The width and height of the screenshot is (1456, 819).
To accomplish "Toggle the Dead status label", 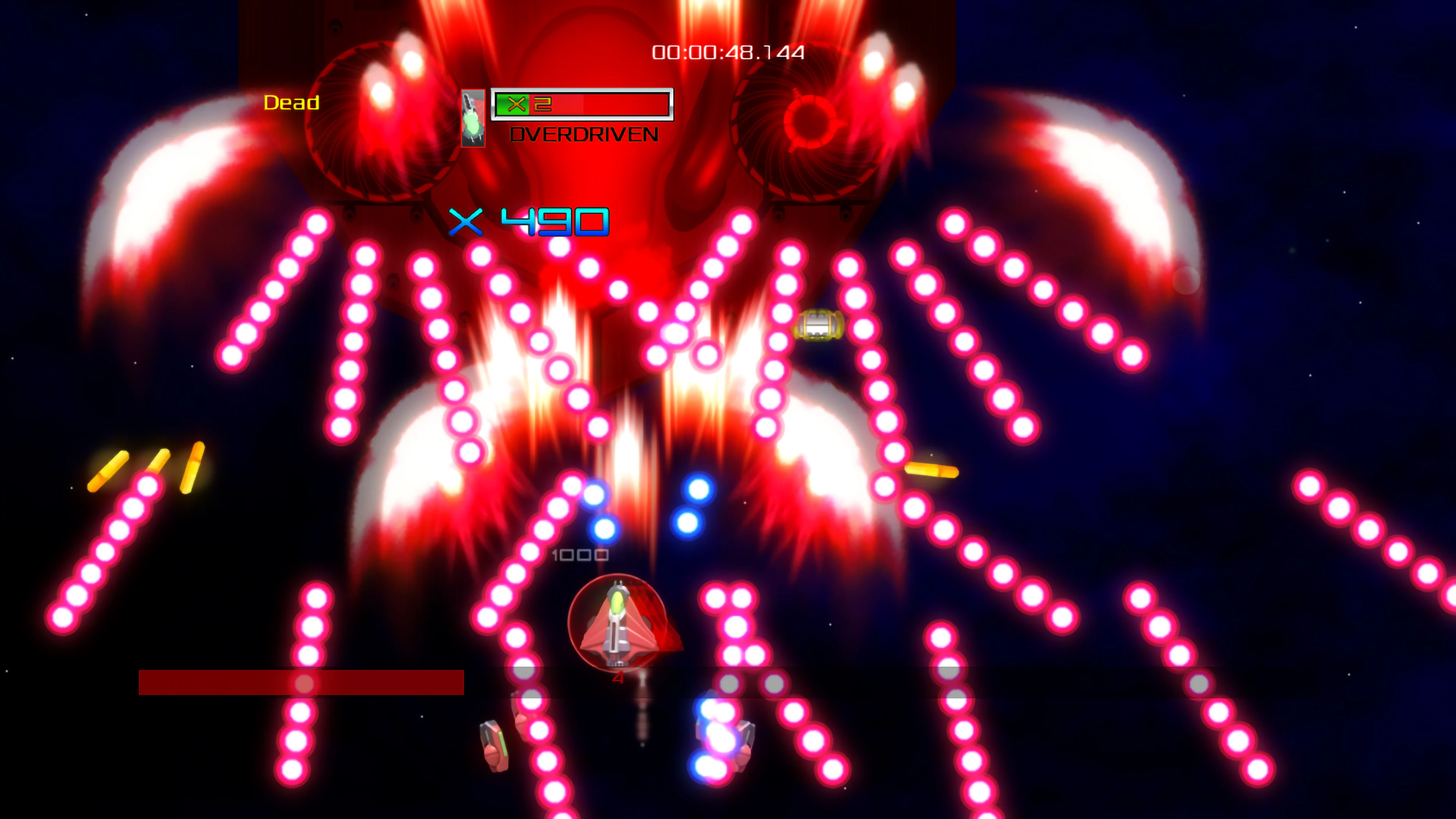I will coord(292,104).
